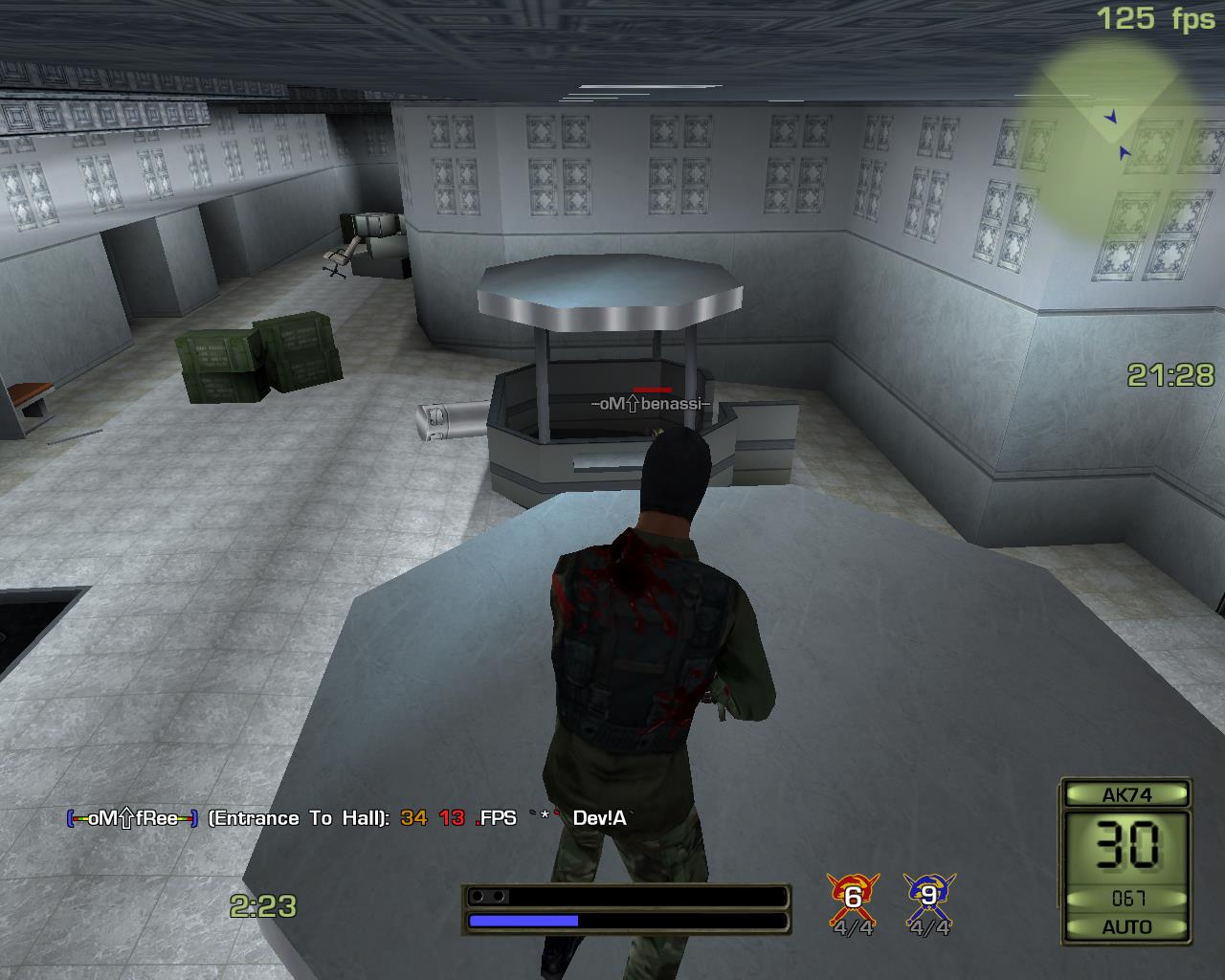1225x980 pixels.
Task: Click the blue team emblem icon
Action: (928, 896)
